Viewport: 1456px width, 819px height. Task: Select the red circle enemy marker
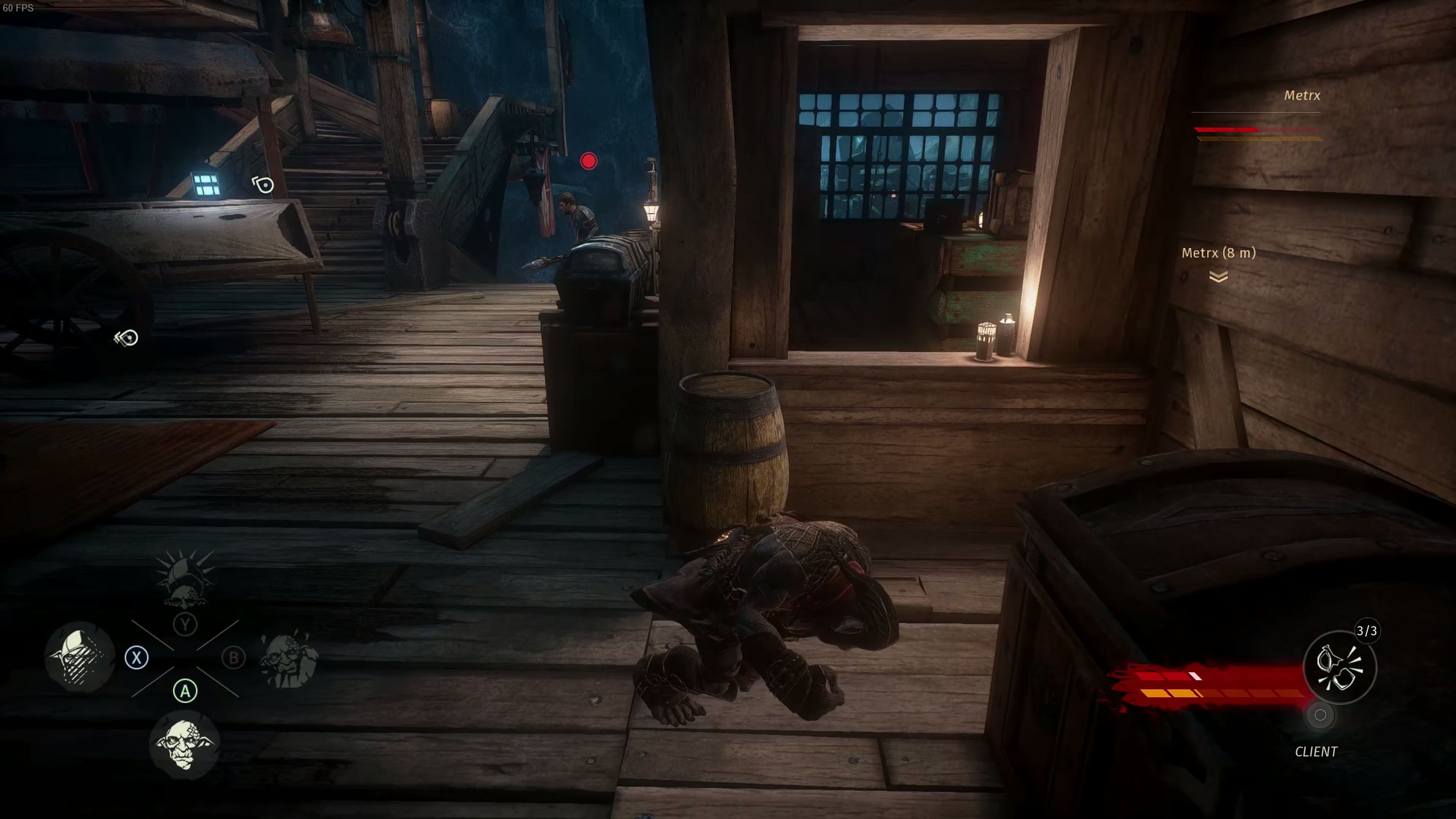point(588,162)
